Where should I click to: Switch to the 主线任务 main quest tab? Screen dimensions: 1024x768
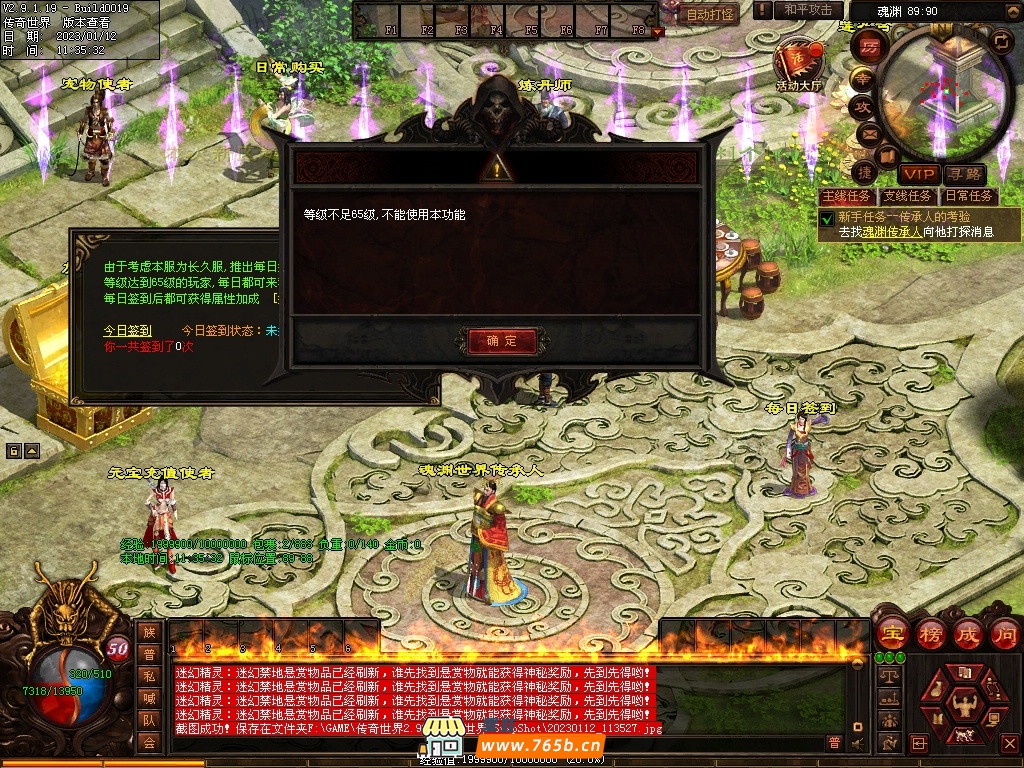845,196
